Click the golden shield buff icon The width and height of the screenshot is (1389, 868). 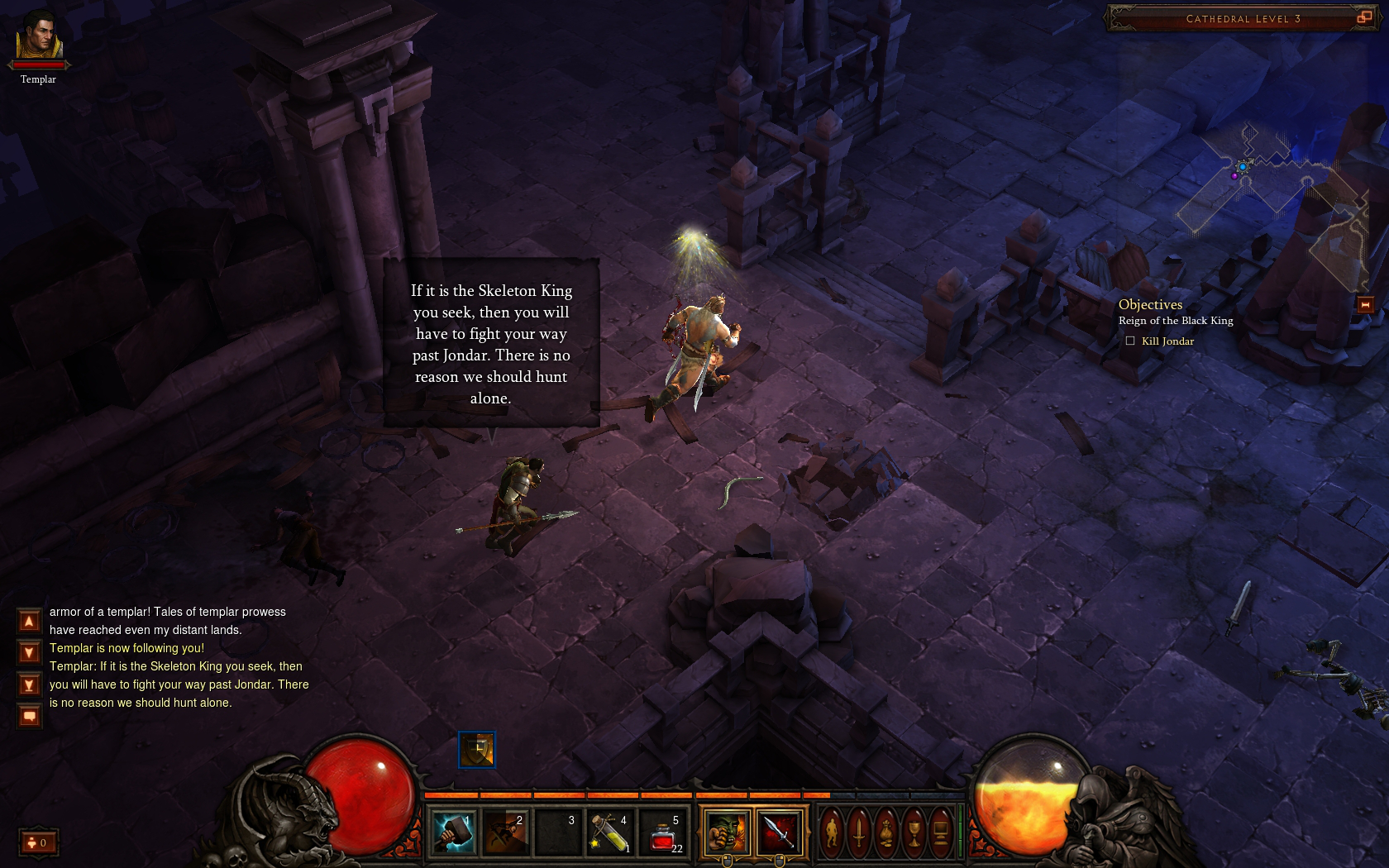477,750
